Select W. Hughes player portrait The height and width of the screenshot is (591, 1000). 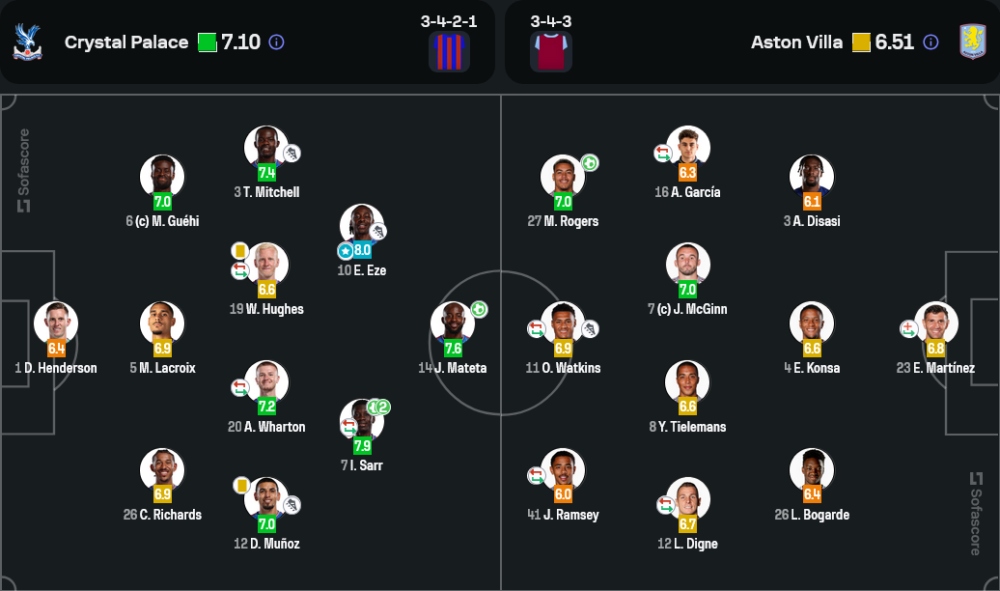point(266,264)
